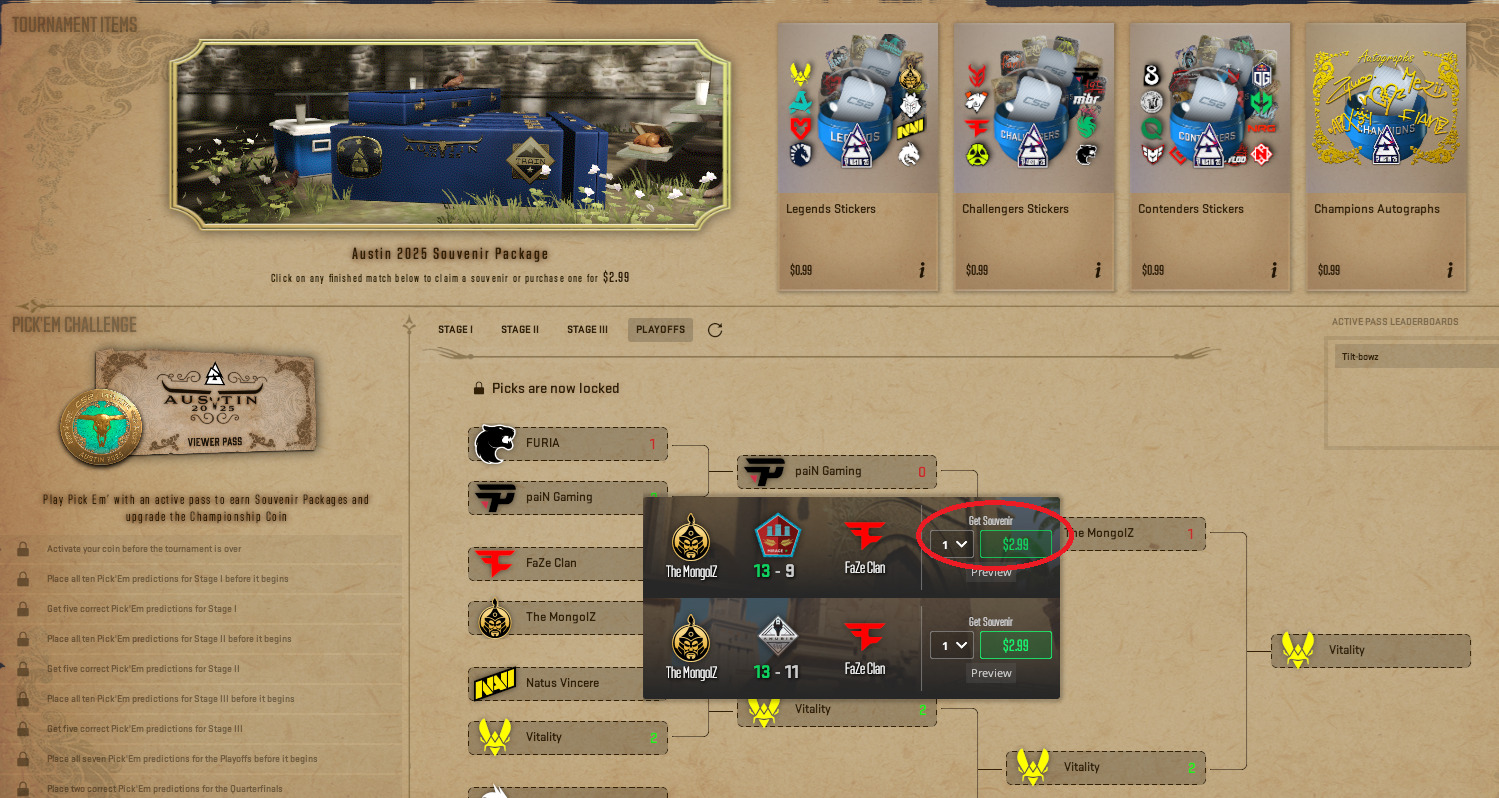
Task: Click the paiN Gaming logo in the bracket
Action: click(x=497, y=497)
